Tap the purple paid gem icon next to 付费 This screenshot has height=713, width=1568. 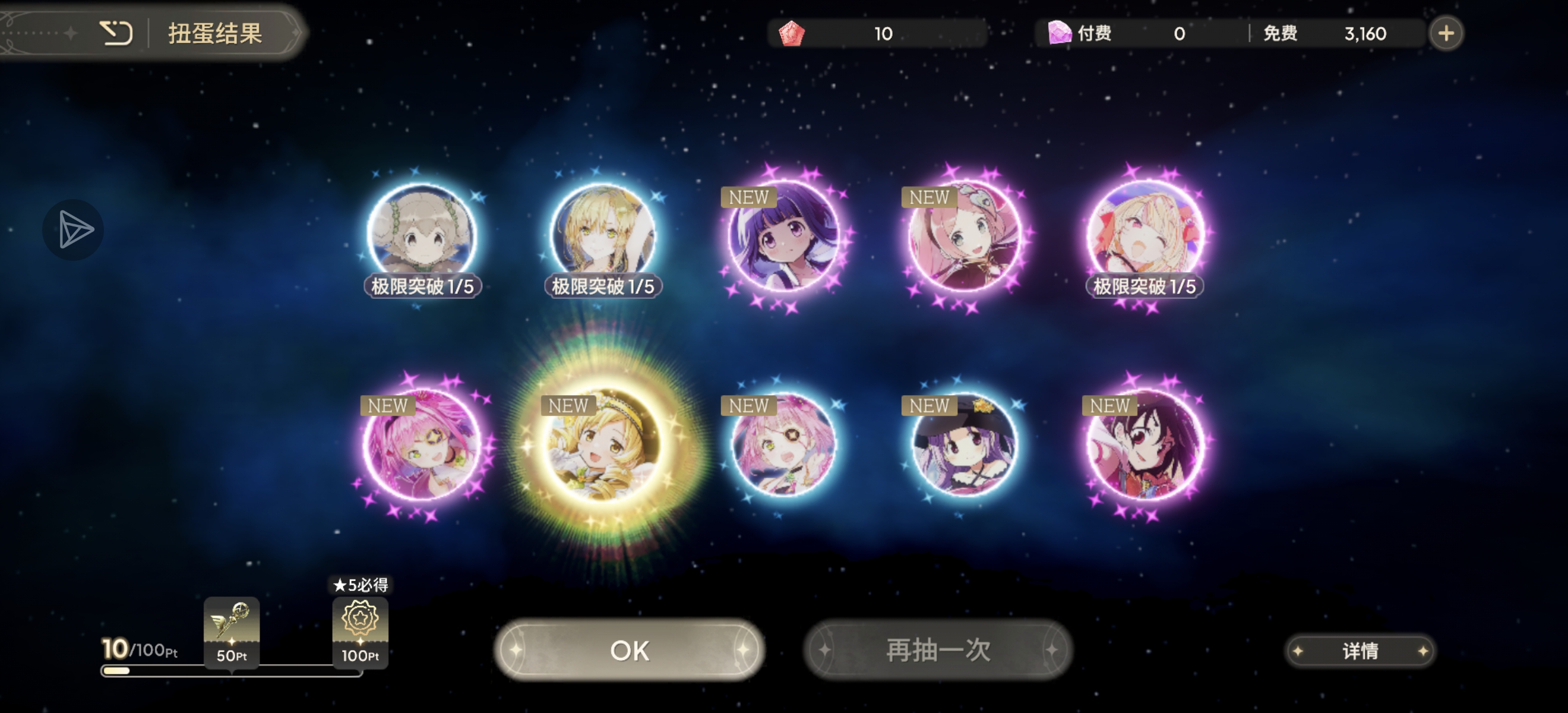coord(1061,33)
